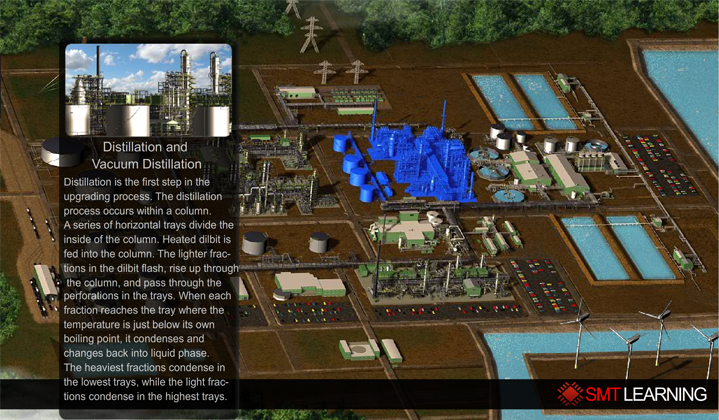This screenshot has height=420, width=719.
Task: Click the distillation towers photo thumbnail
Action: [x=148, y=90]
